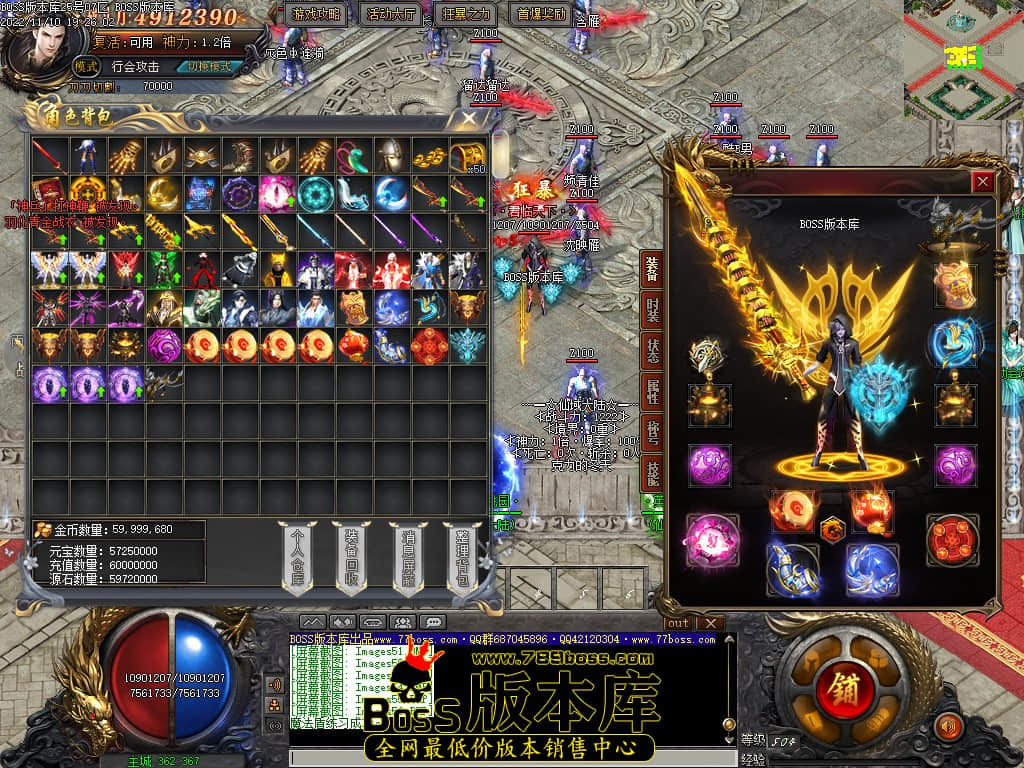The image size is (1024, 768).
Task: Open the 游戏攻略 game guide button
Action: [317, 15]
